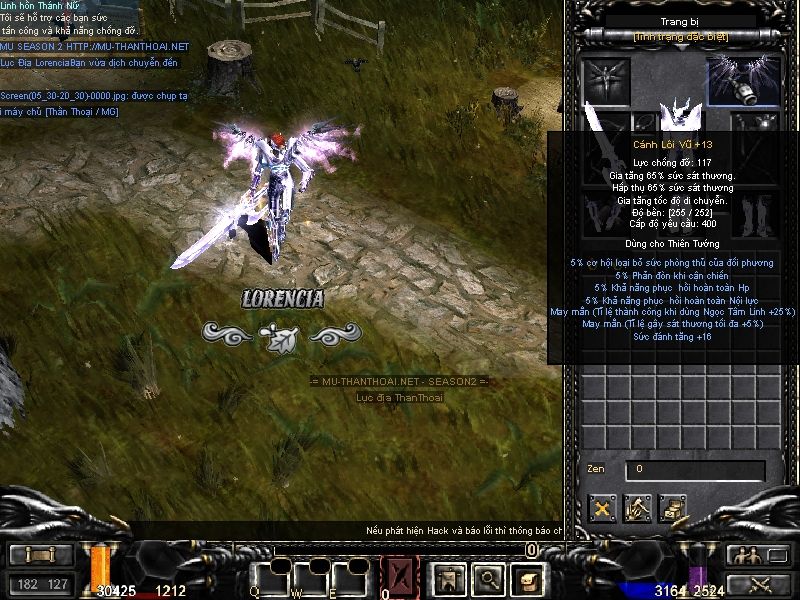800x600 pixels.
Task: Open the treasure chest personal store button
Action: point(672,509)
